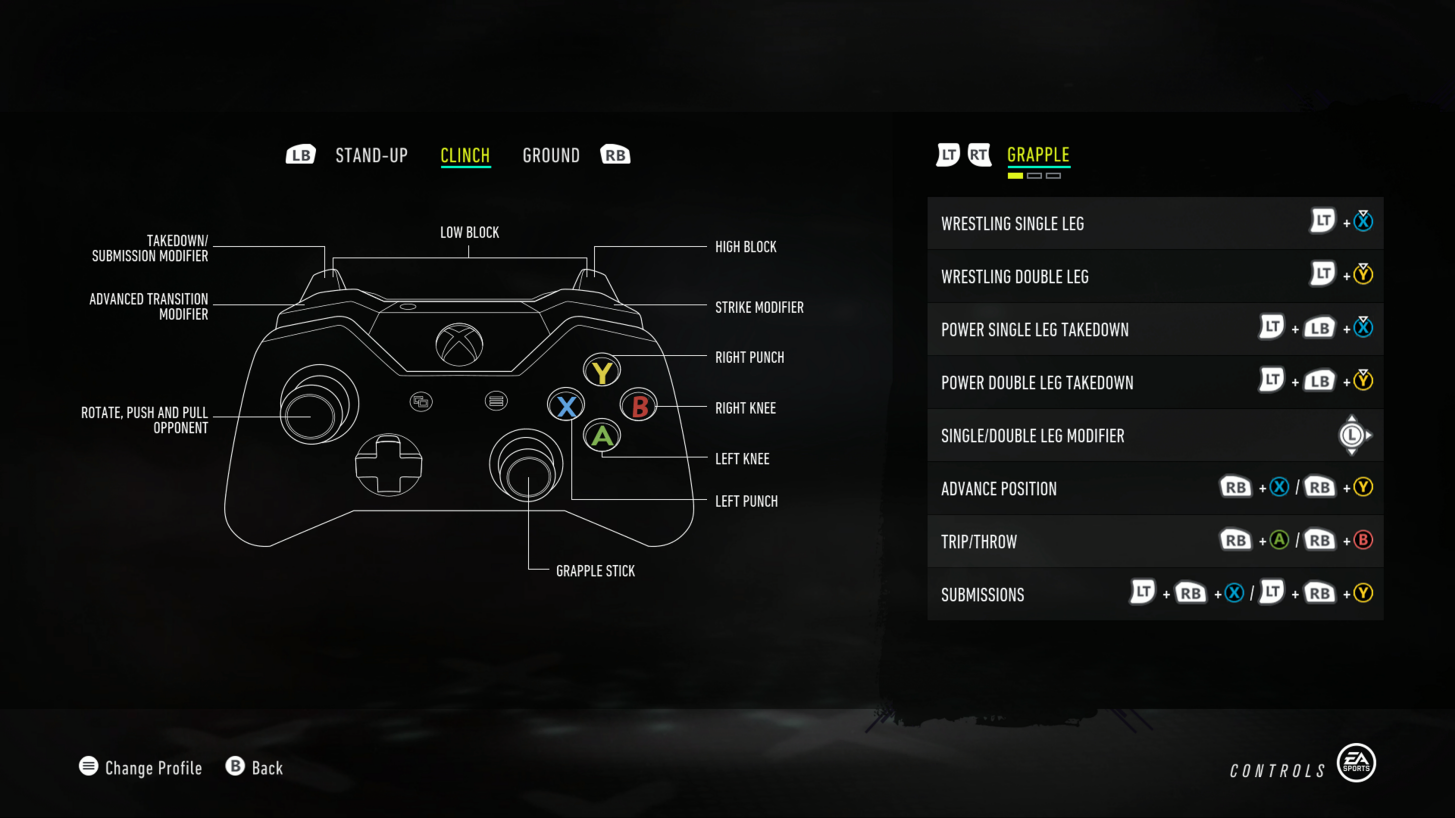Select the RT trigger icon near GRAPPLE heading
Image resolution: width=1455 pixels, height=818 pixels.
977,154
